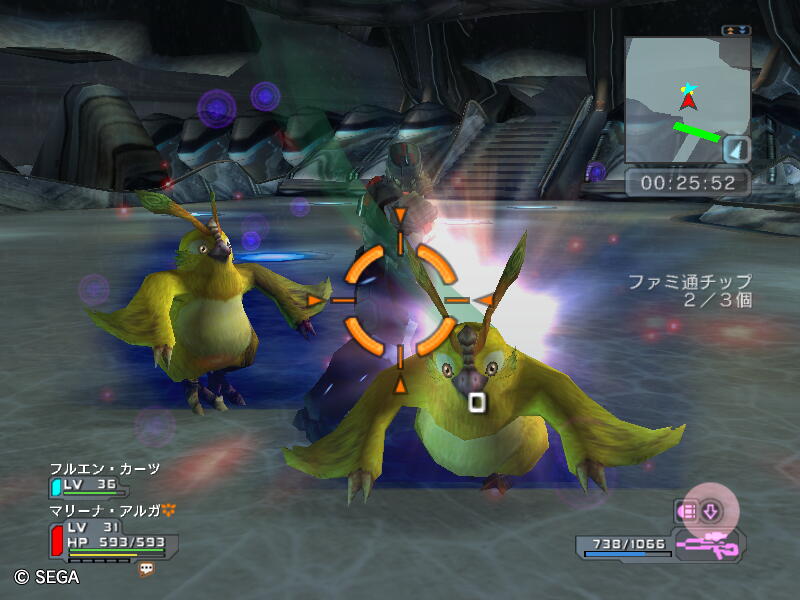Click the green gate marker on minimap
The width and height of the screenshot is (800, 600).
tap(696, 131)
